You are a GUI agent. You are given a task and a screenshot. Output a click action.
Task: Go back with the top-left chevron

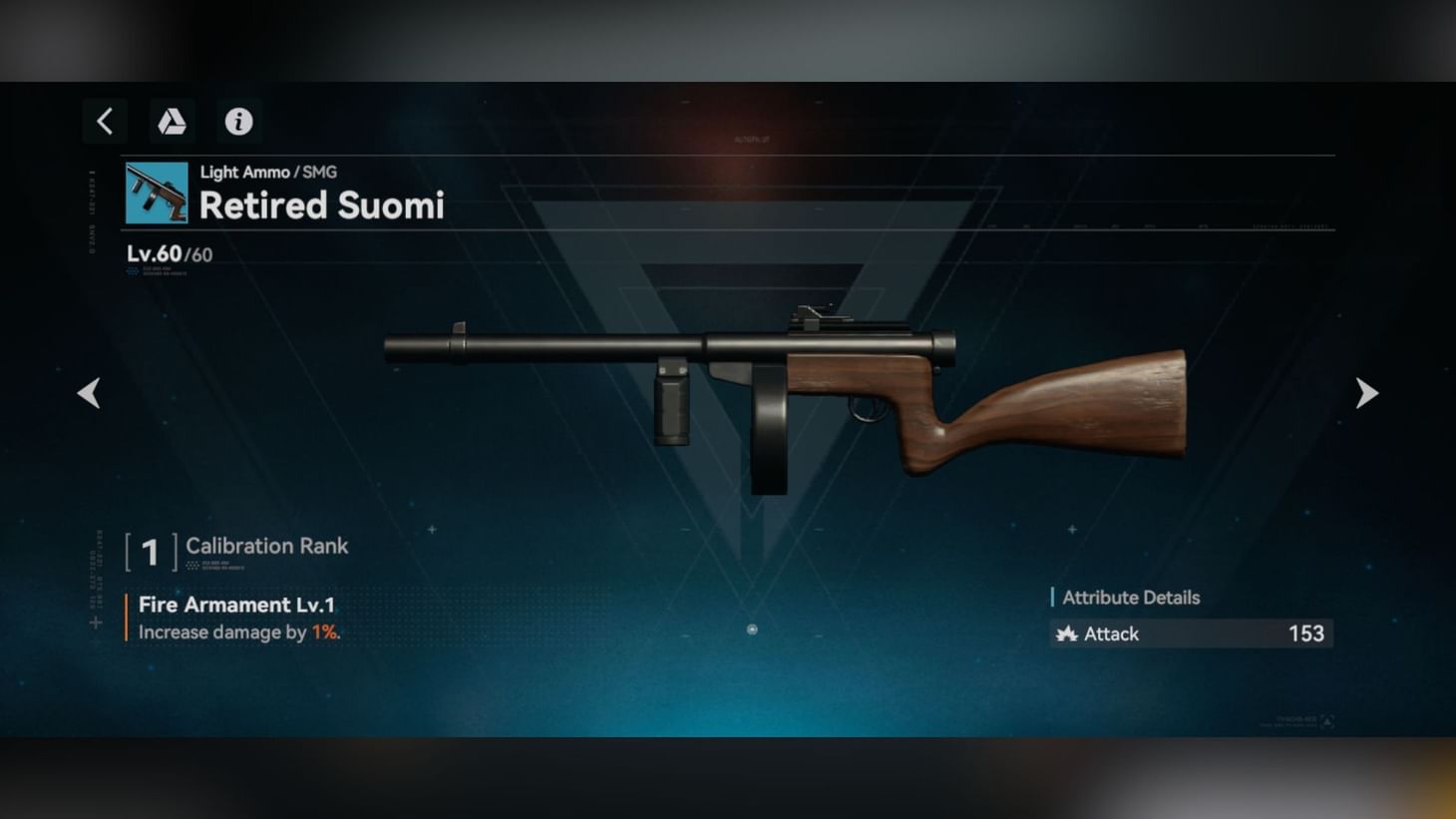click(105, 121)
